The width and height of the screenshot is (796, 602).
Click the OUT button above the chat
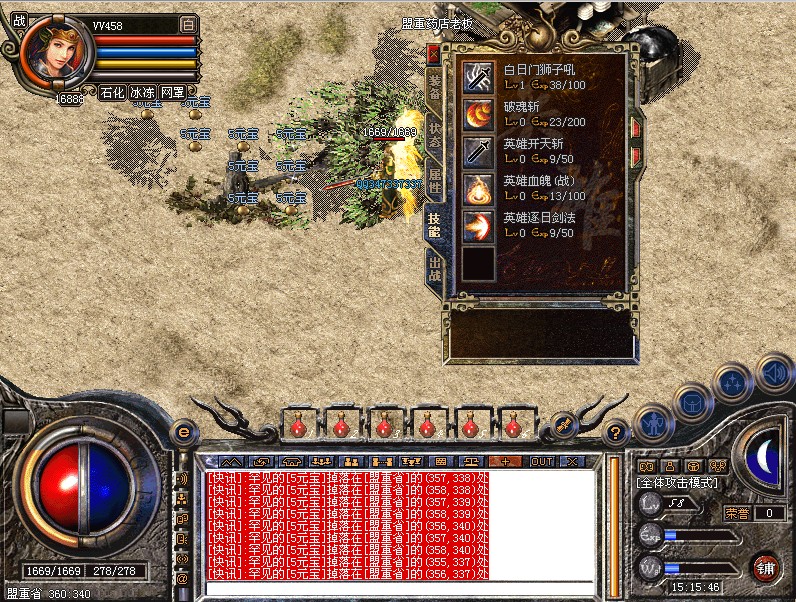pyautogui.click(x=541, y=461)
